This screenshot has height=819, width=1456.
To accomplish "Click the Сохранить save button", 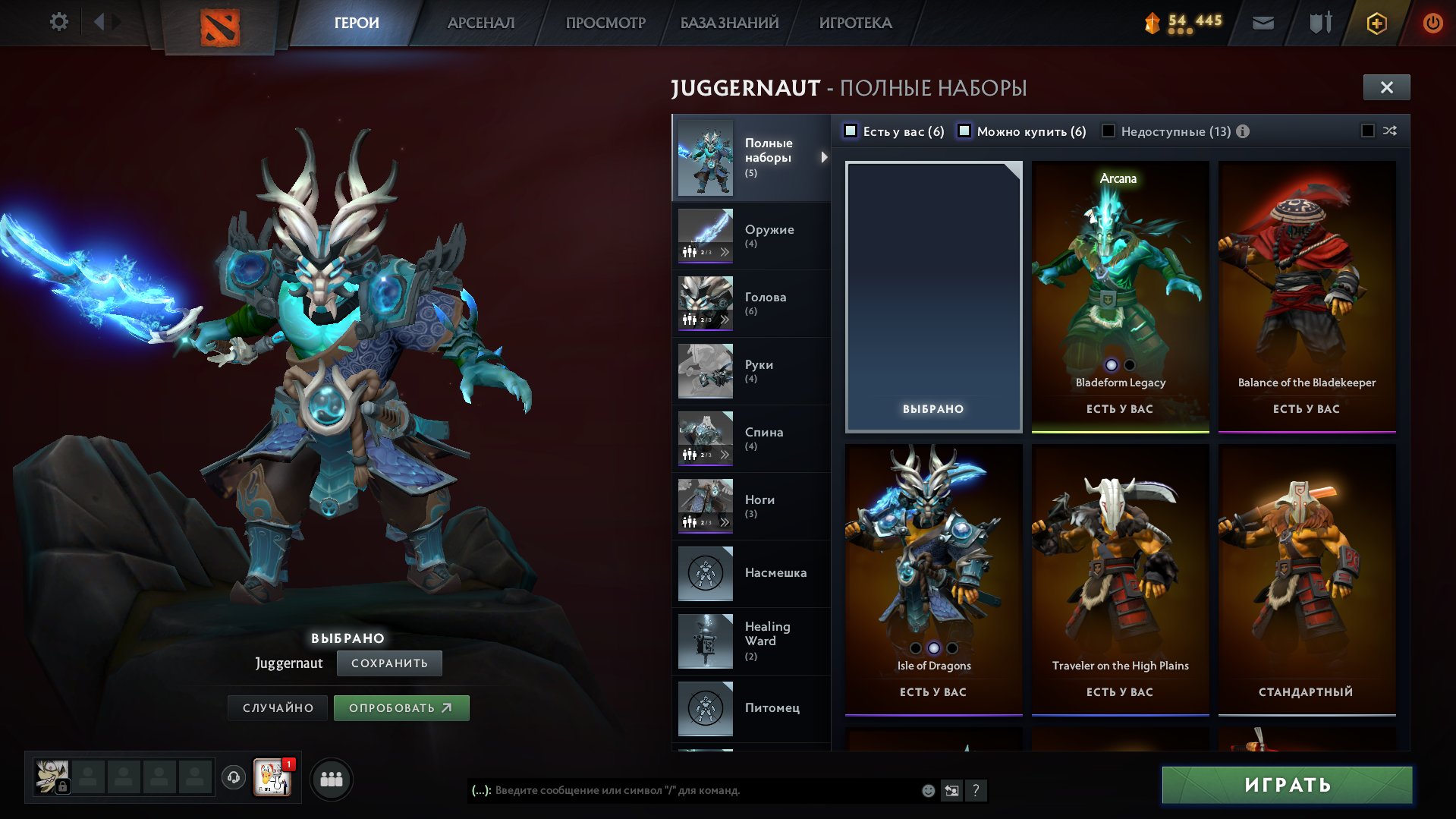I will click(x=389, y=663).
